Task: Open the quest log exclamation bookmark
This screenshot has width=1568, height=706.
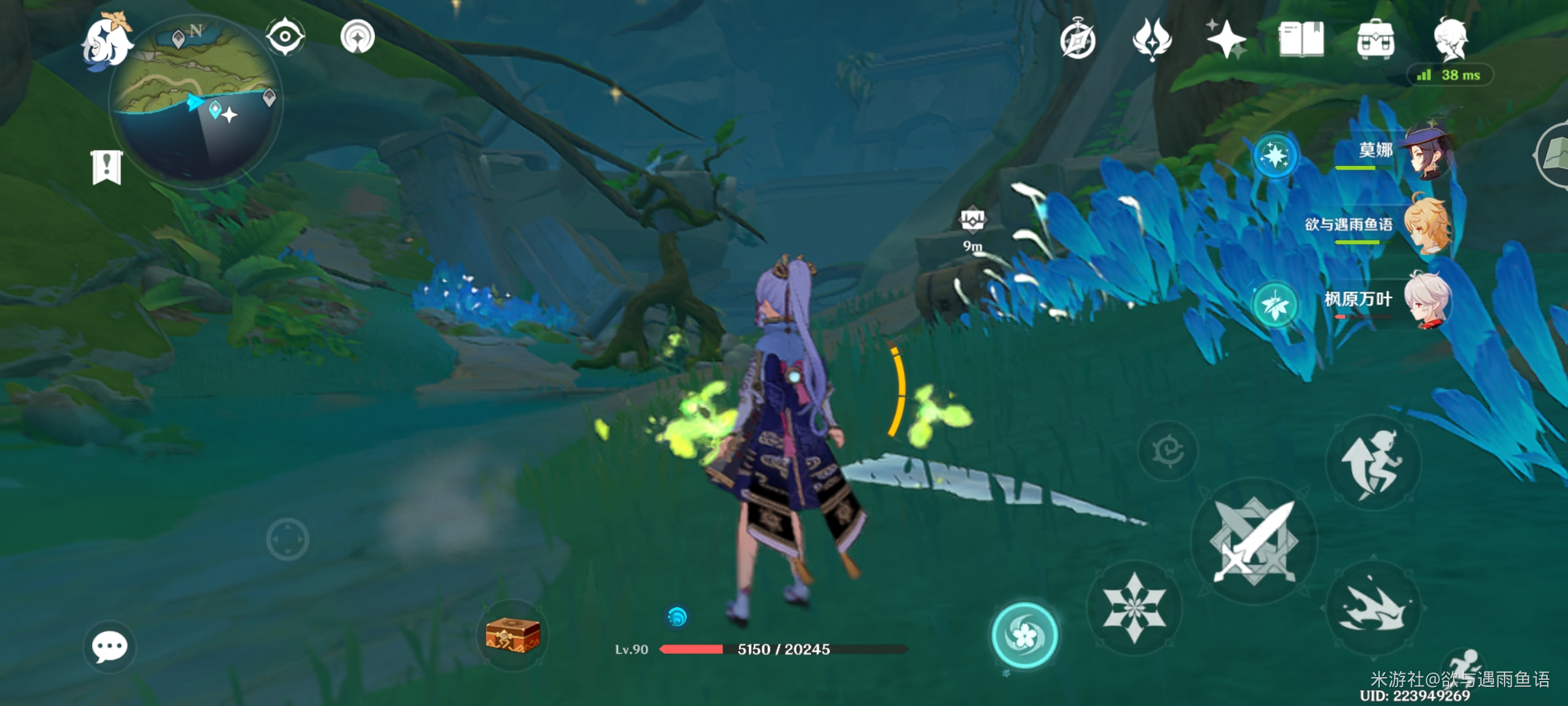Action: point(106,167)
